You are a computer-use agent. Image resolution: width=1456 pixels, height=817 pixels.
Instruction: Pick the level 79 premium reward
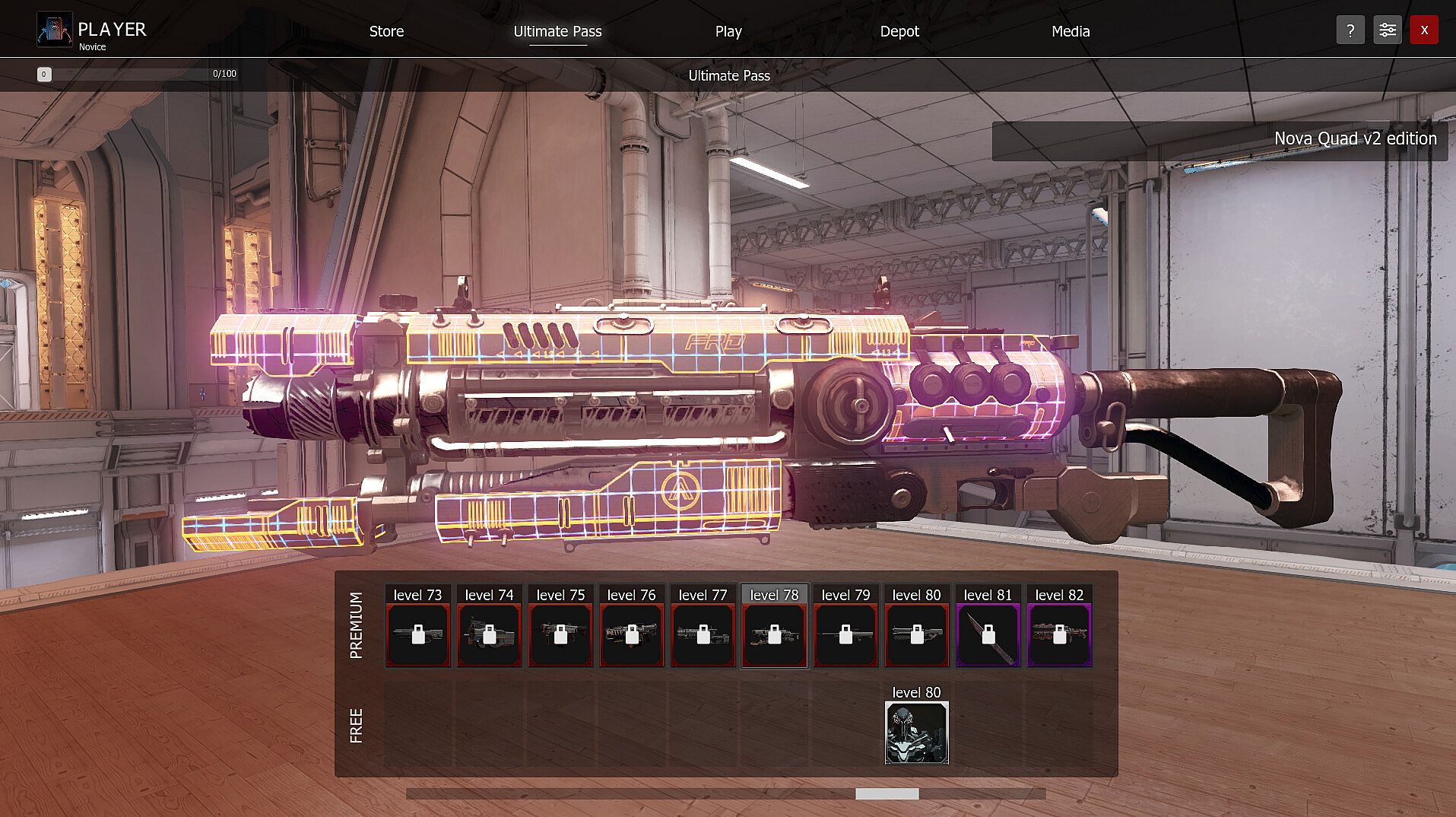pos(845,634)
